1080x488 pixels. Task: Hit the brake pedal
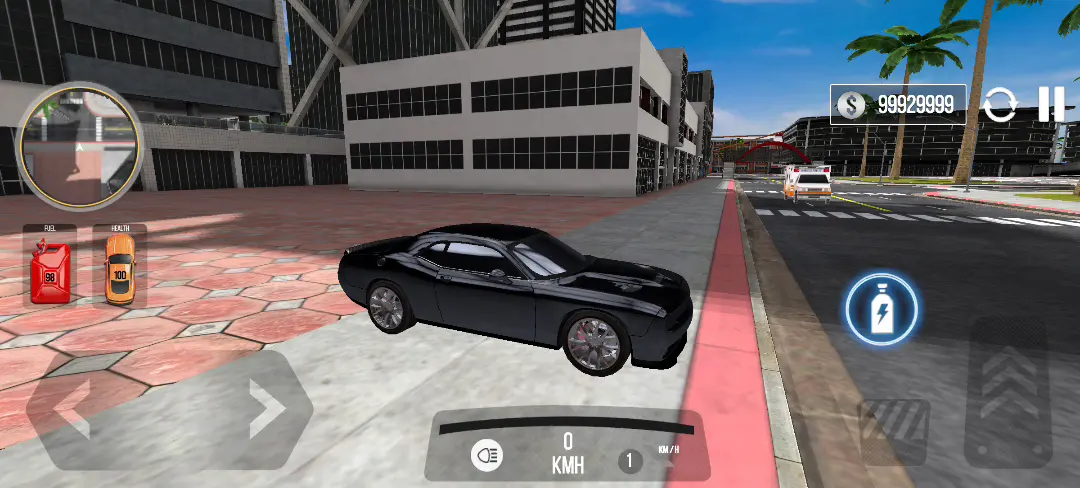click(x=893, y=430)
